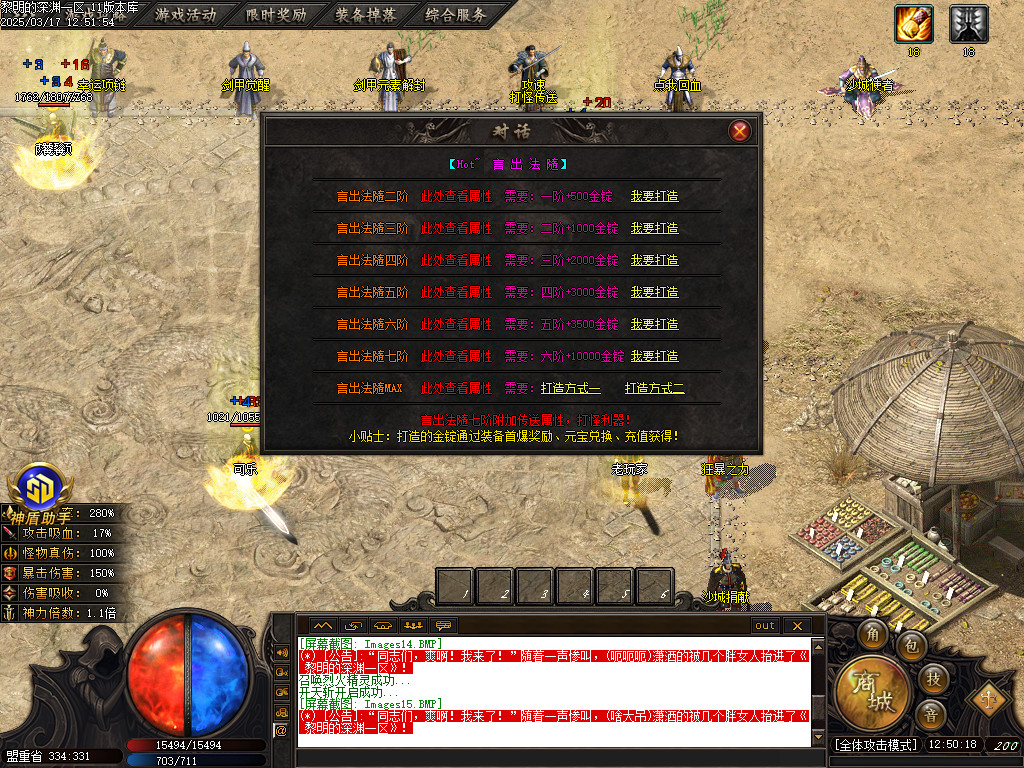Close the 对话 dialog window
Image resolution: width=1024 pixels, height=768 pixels.
(x=740, y=131)
